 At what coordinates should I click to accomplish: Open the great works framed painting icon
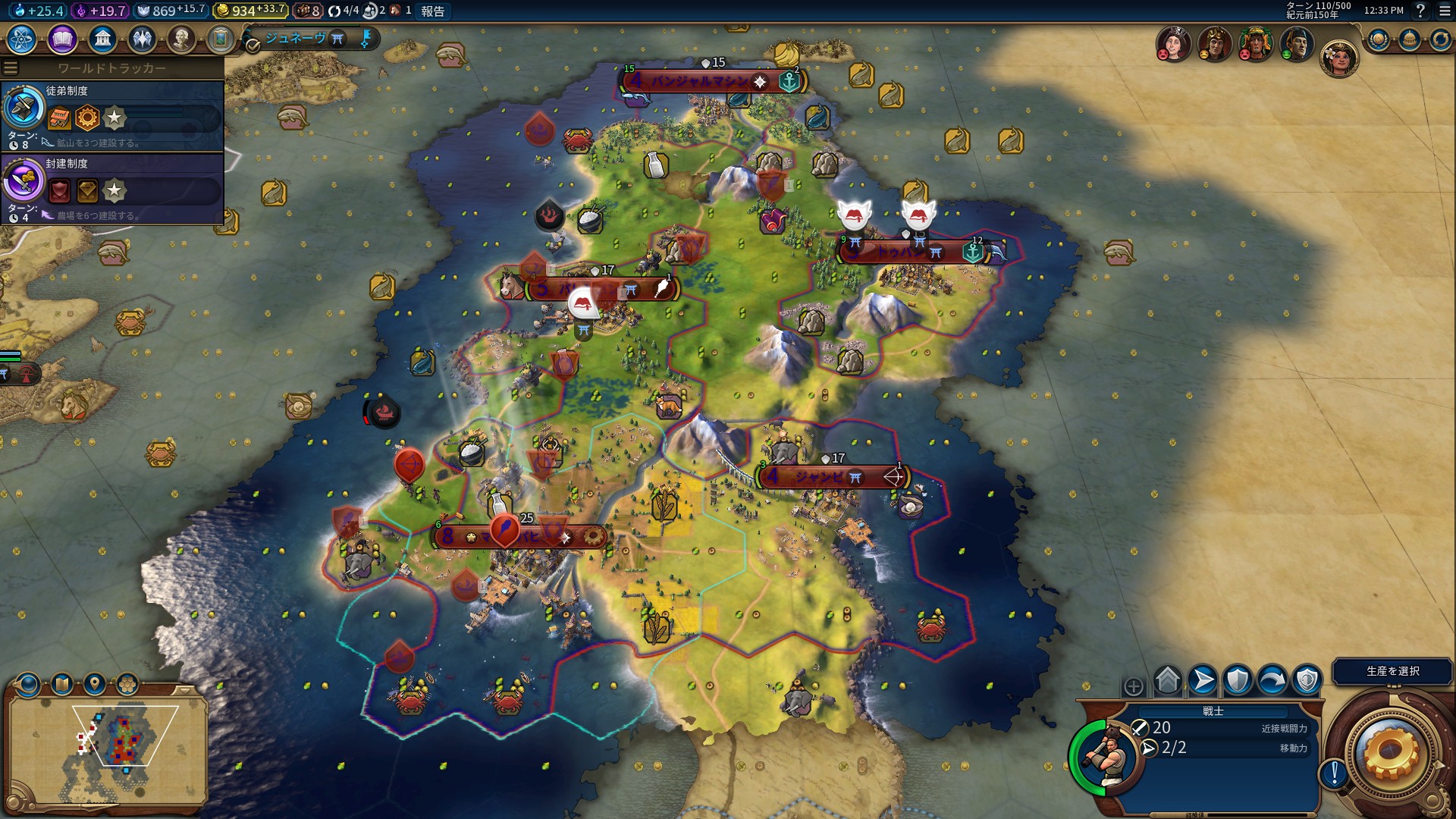tap(221, 39)
